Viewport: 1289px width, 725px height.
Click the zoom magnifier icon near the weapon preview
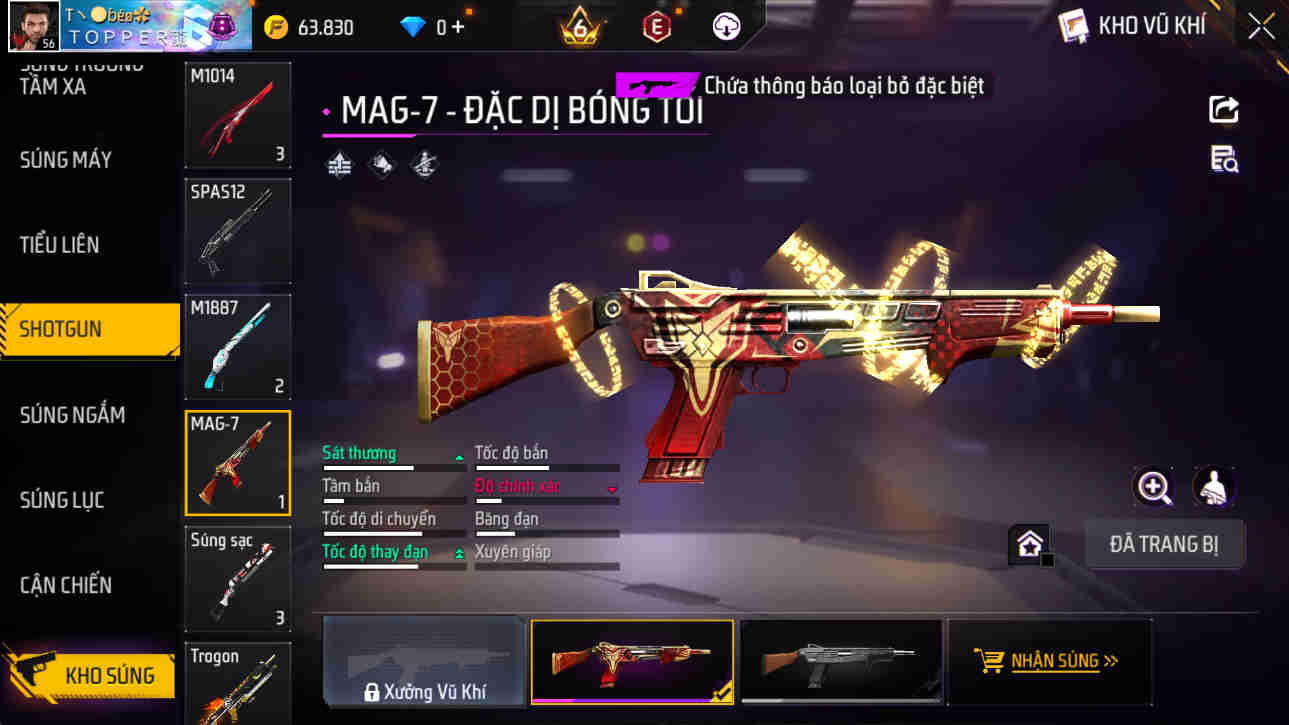coord(1154,489)
